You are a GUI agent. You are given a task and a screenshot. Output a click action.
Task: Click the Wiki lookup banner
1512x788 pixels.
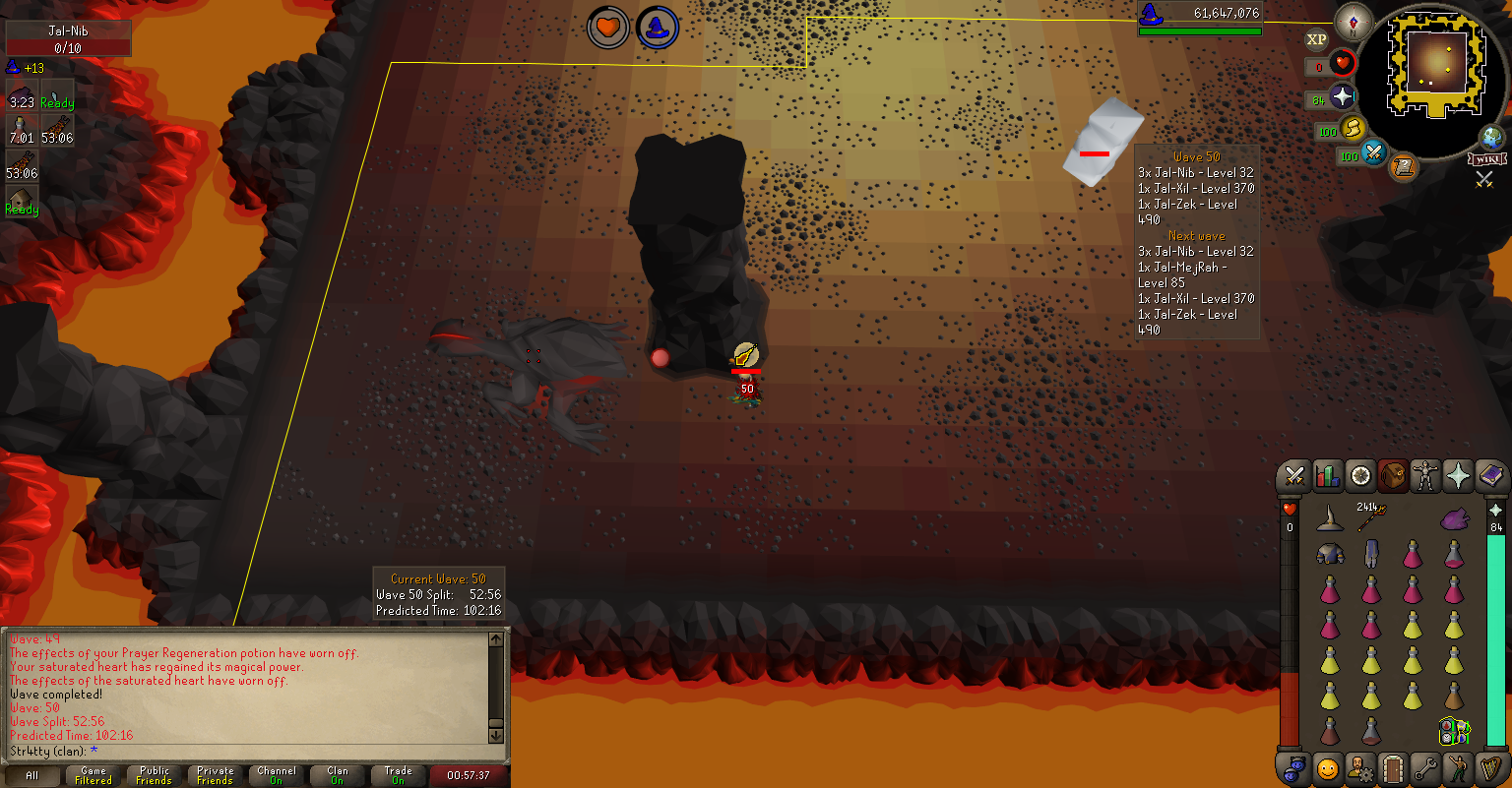[1485, 158]
